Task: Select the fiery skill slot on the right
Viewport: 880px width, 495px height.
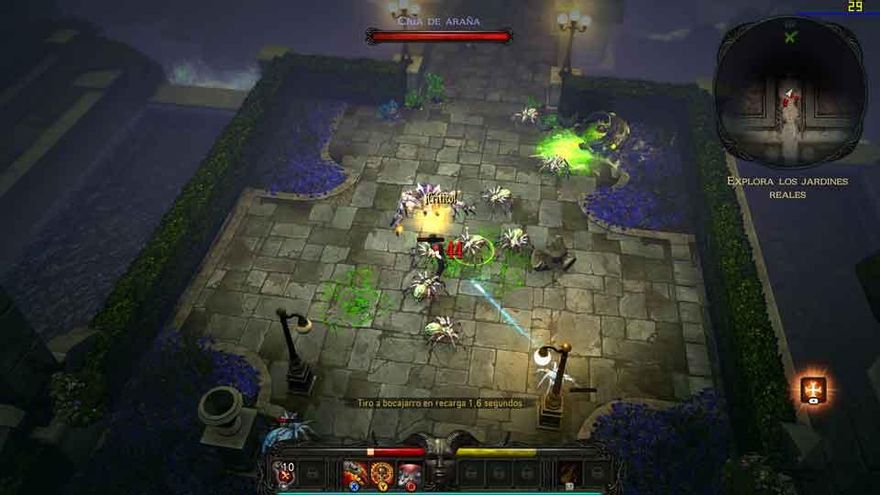Action: click(x=570, y=473)
